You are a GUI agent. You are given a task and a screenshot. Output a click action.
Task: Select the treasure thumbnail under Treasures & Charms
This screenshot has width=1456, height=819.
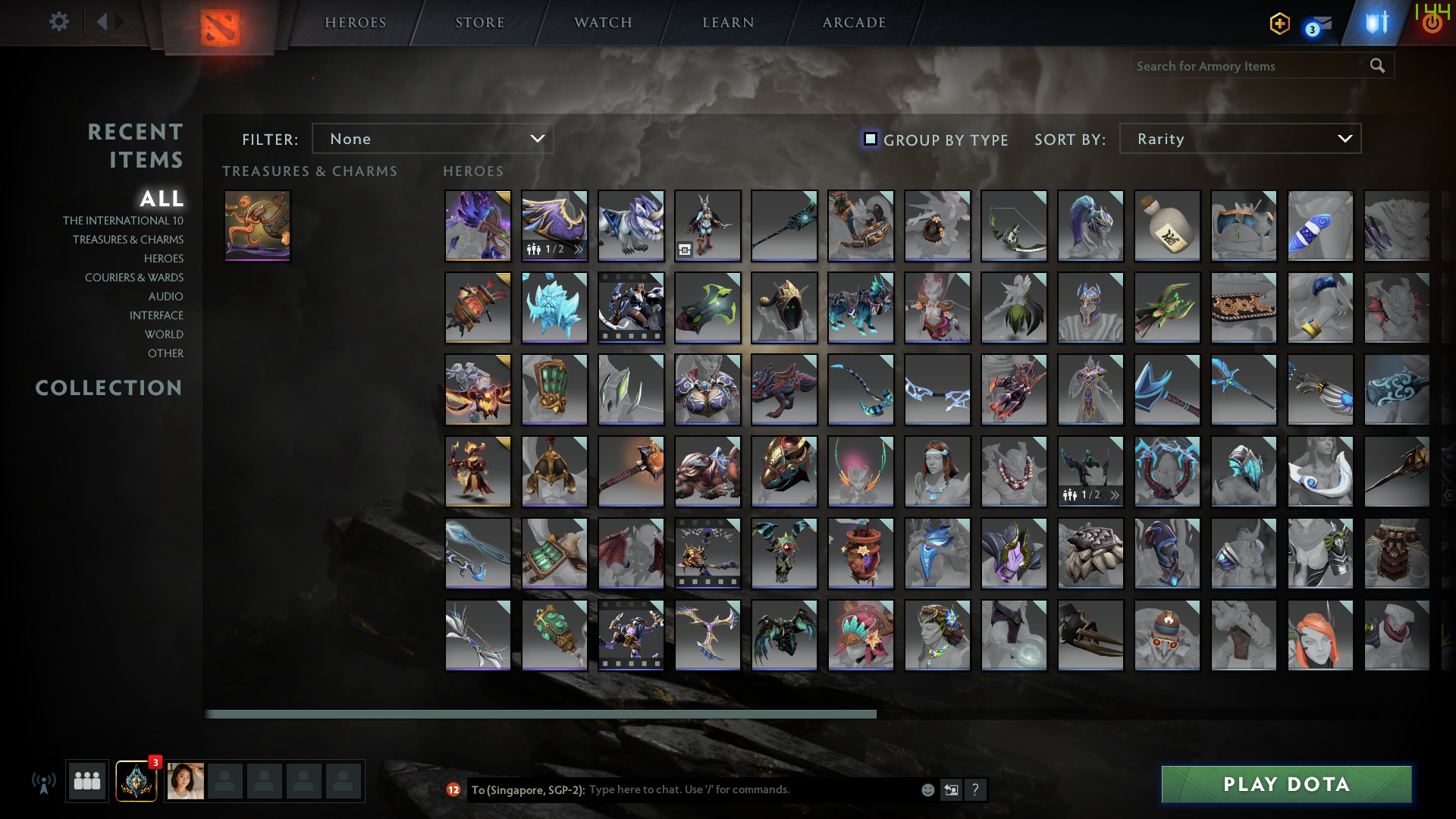(x=256, y=225)
